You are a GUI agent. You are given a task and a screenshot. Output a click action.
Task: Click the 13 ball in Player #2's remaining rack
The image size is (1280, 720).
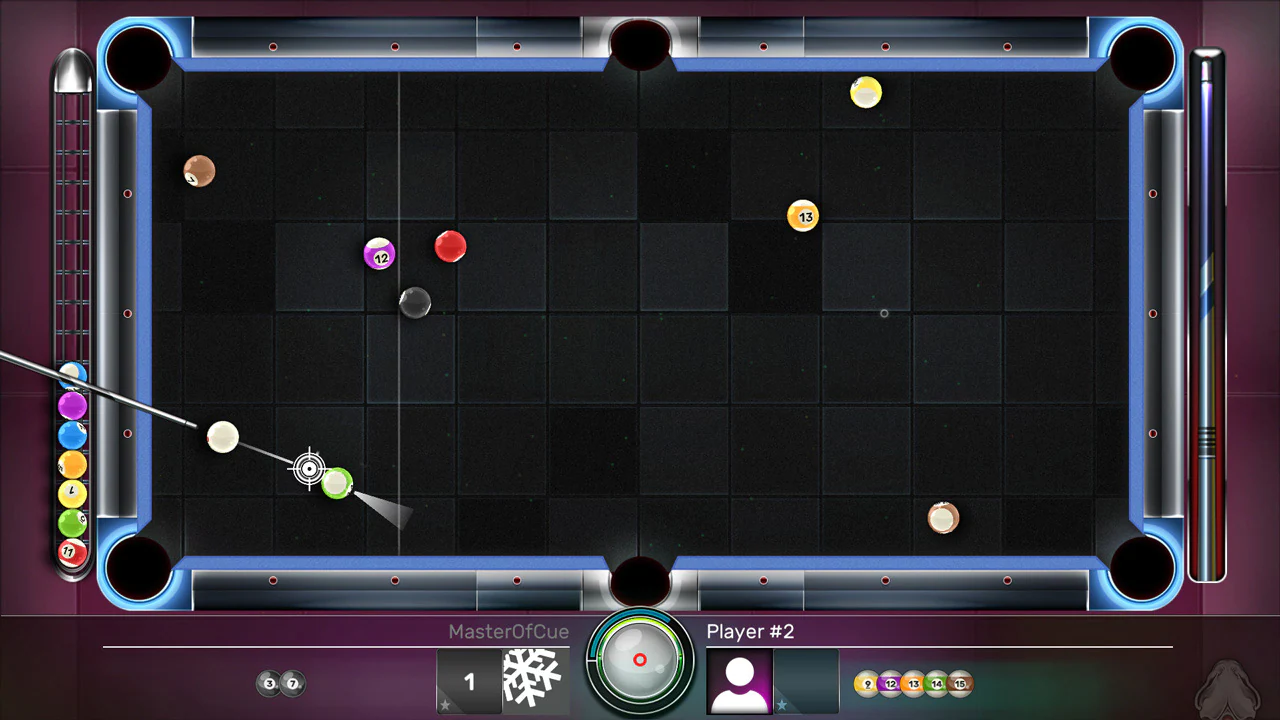[912, 684]
